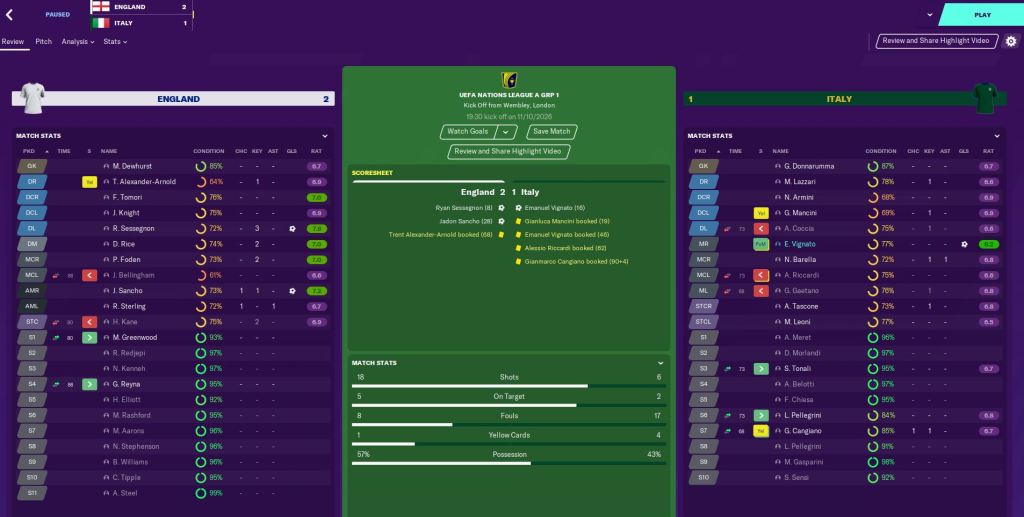
Task: Open the top-right dropdown chevron
Action: [x=929, y=15]
